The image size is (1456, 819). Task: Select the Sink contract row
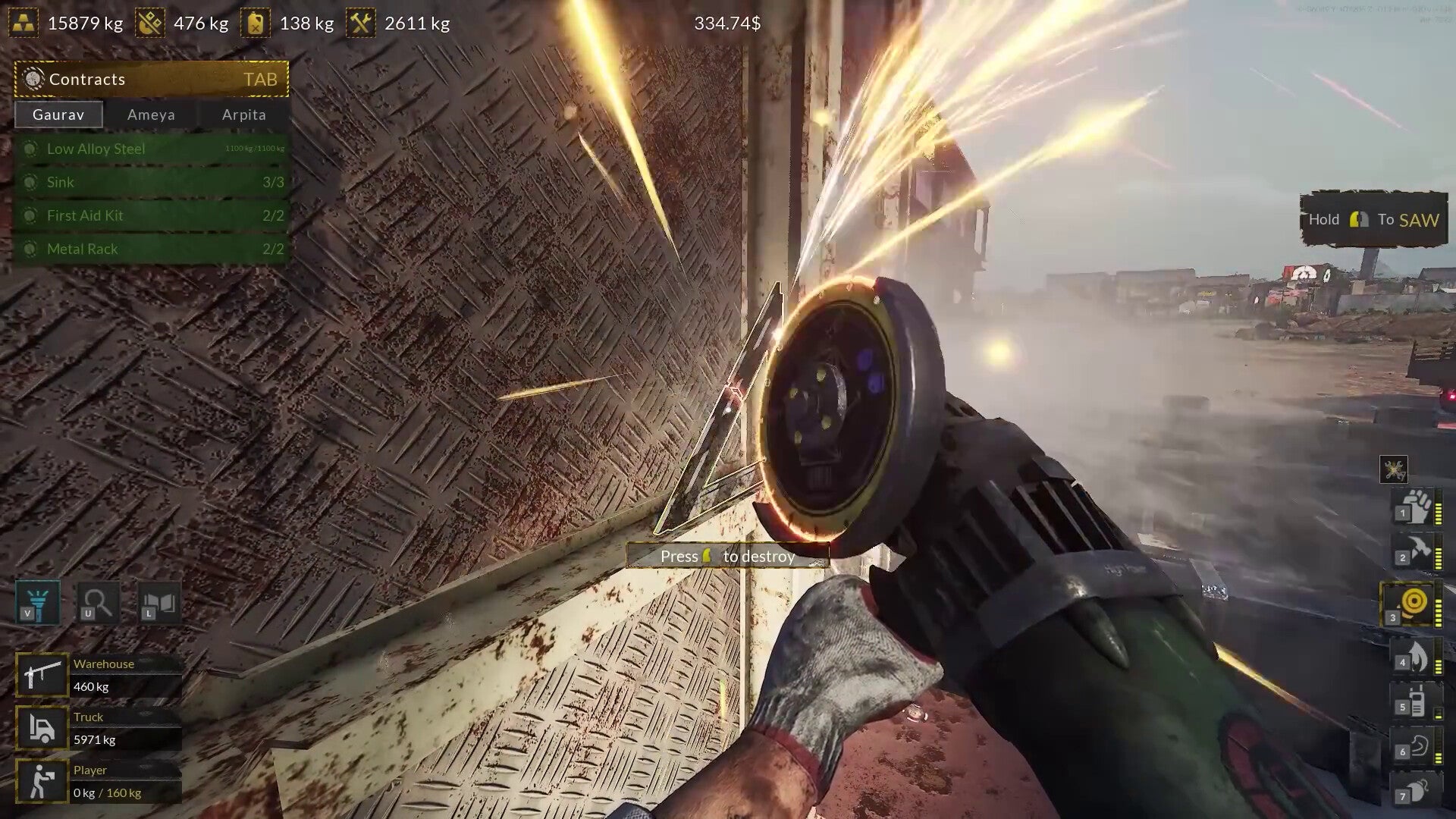click(x=151, y=182)
